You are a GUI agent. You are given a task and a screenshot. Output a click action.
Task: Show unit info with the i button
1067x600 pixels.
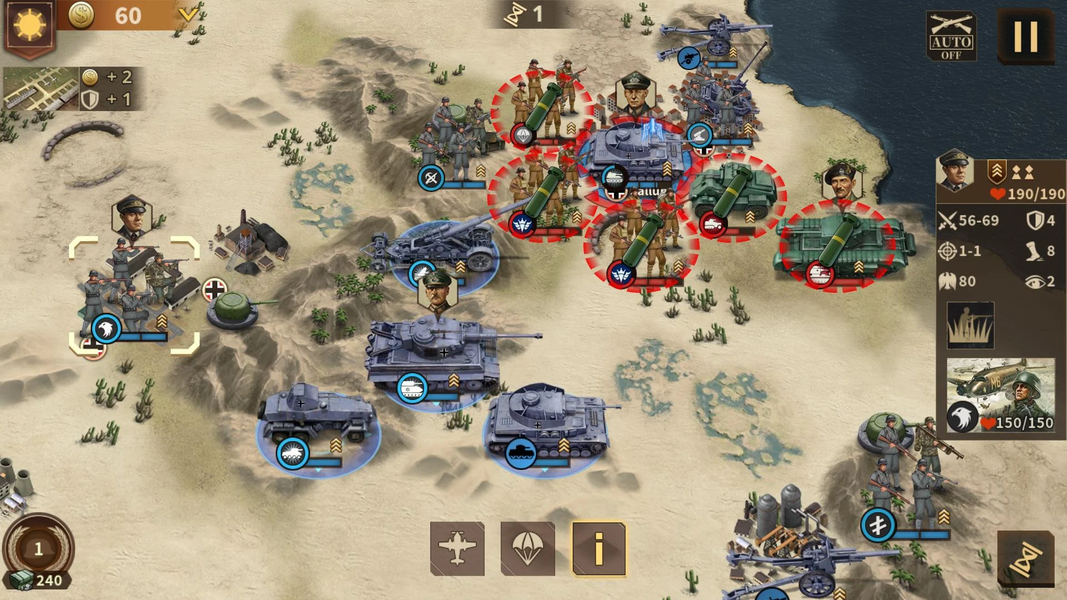coord(598,549)
